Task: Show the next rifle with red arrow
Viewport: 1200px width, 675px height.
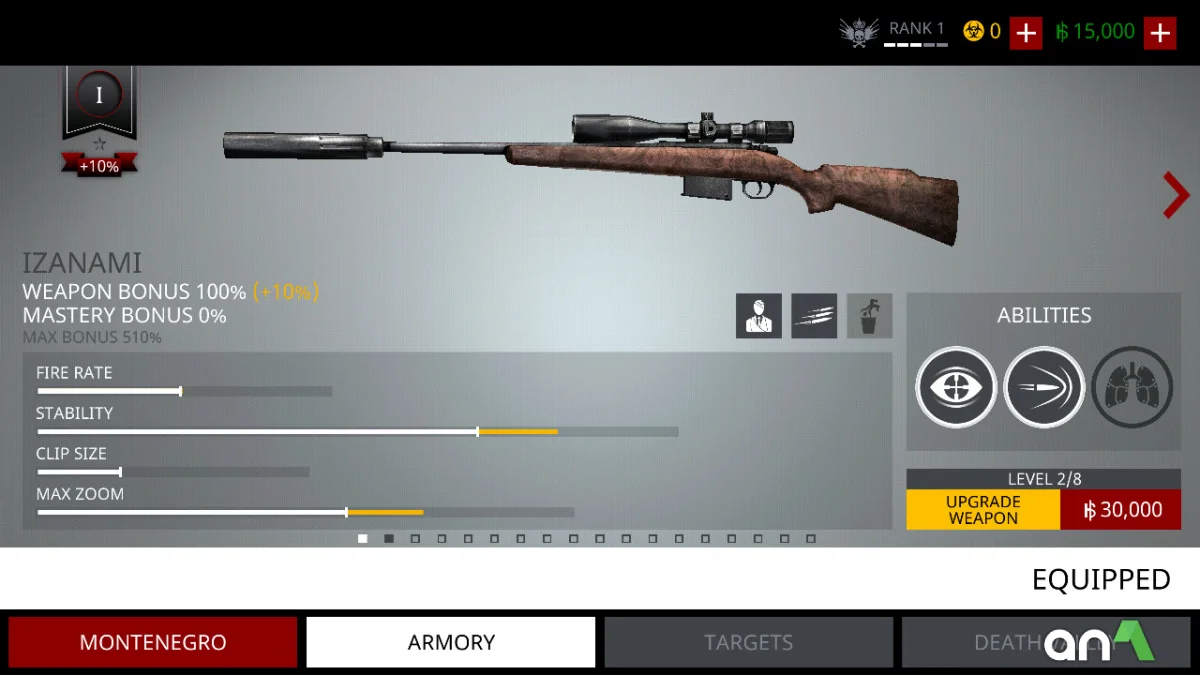Action: (1175, 195)
